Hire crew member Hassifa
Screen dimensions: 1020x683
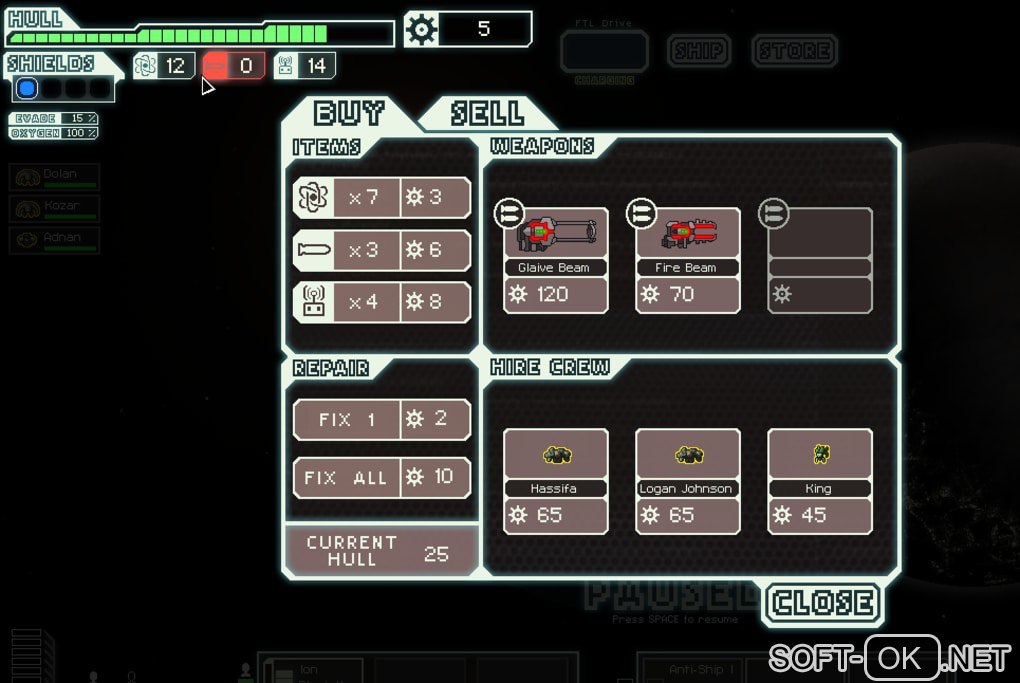click(555, 481)
